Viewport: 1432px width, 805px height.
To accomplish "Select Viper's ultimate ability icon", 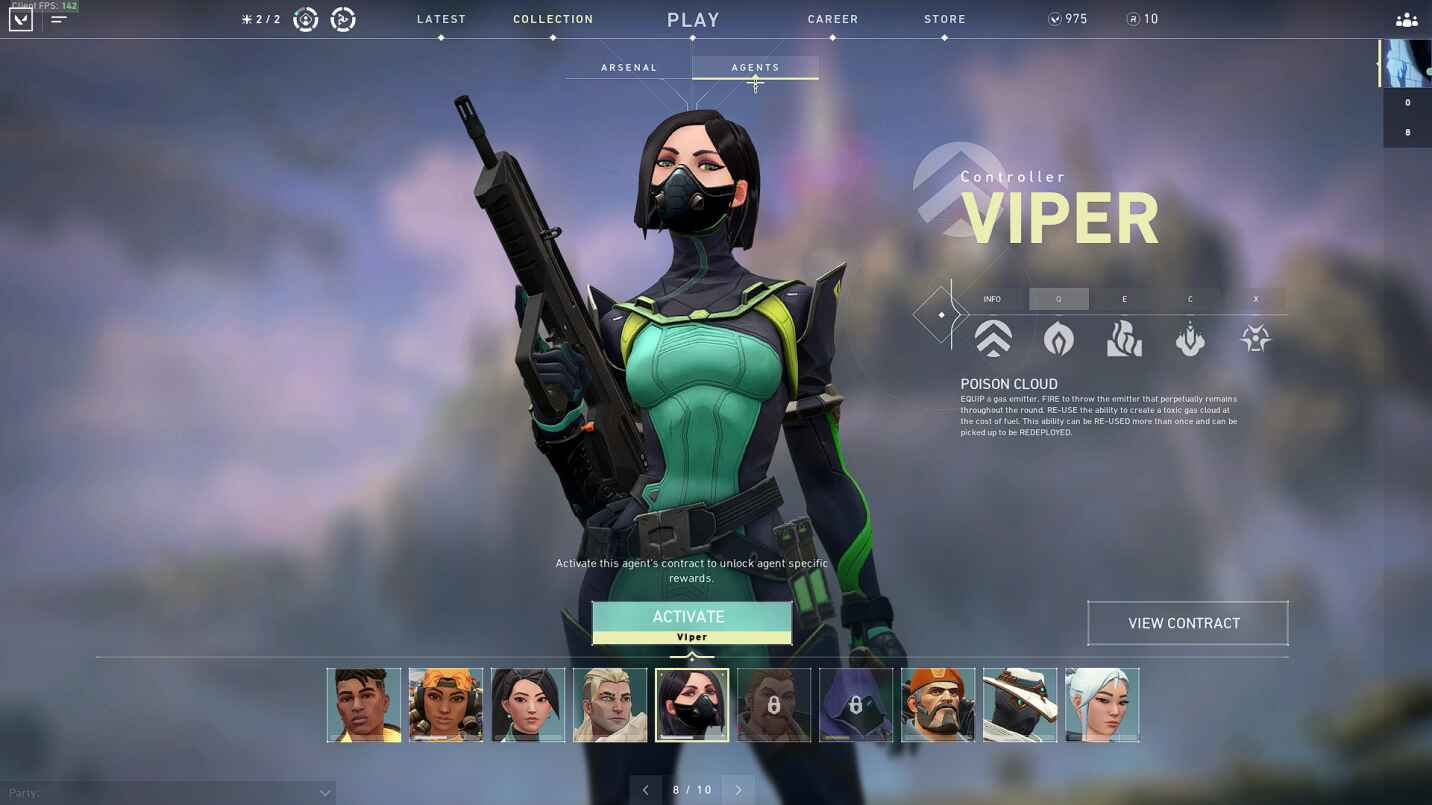I will point(1255,338).
